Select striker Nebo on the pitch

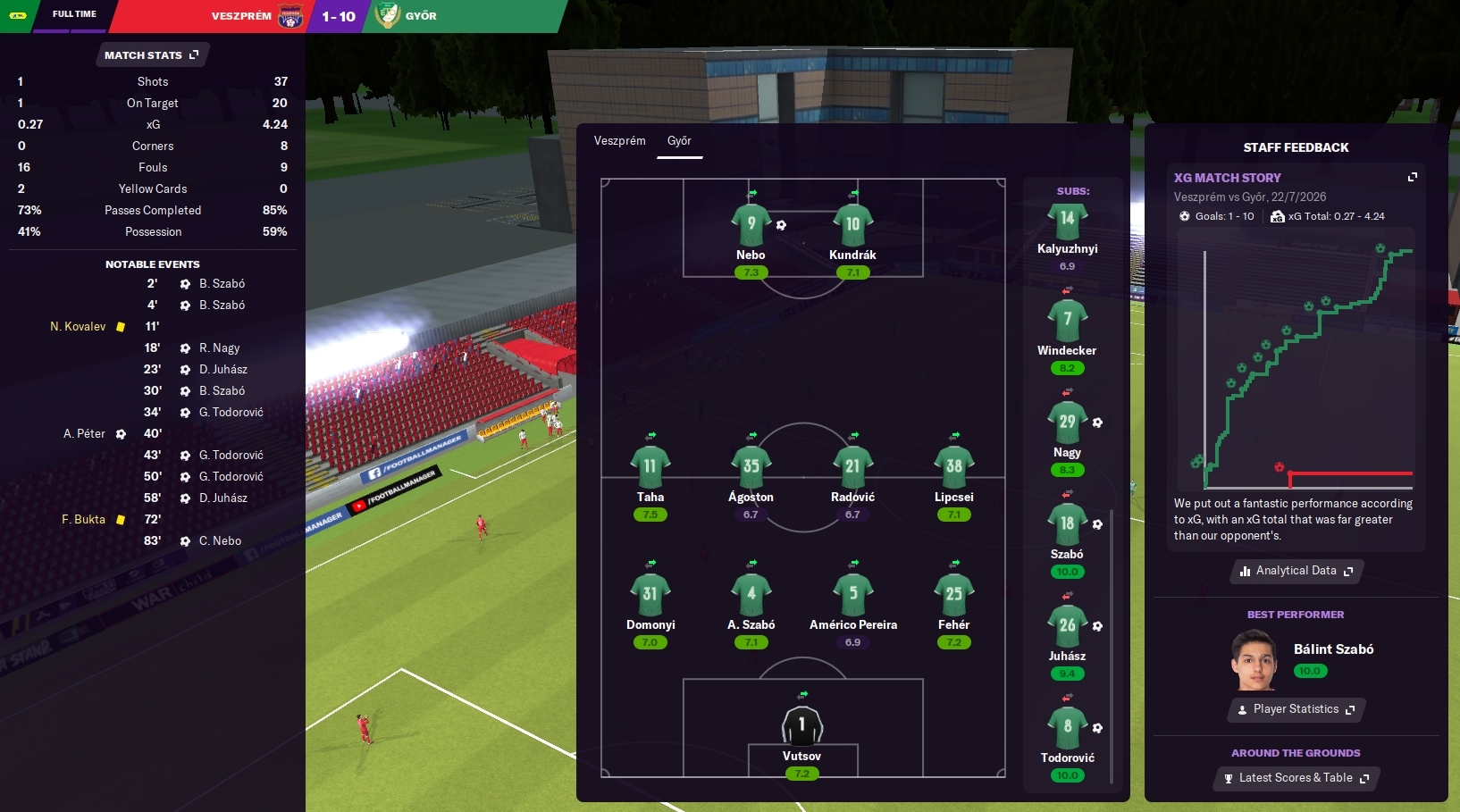[751, 225]
